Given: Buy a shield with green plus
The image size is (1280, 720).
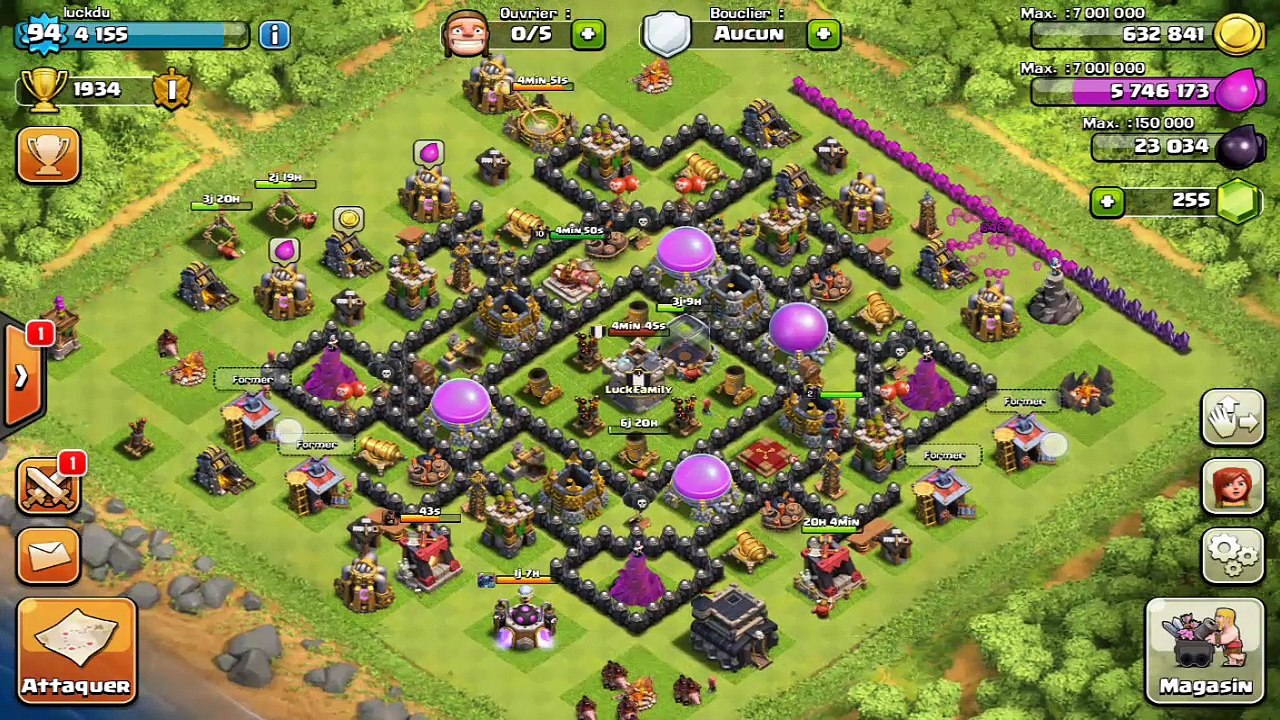Looking at the screenshot, I should click(823, 34).
